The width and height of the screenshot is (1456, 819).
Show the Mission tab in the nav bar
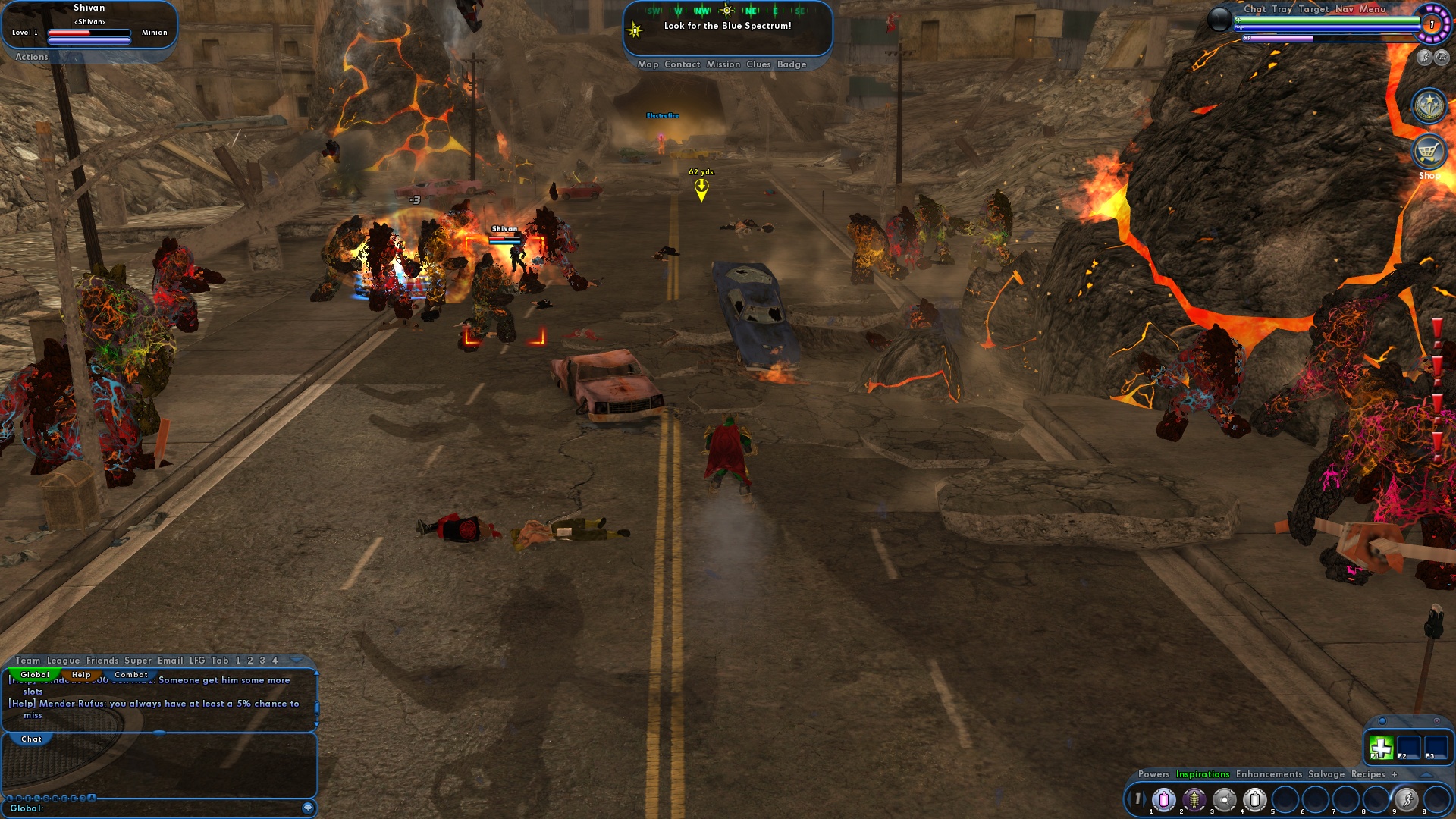click(x=723, y=64)
